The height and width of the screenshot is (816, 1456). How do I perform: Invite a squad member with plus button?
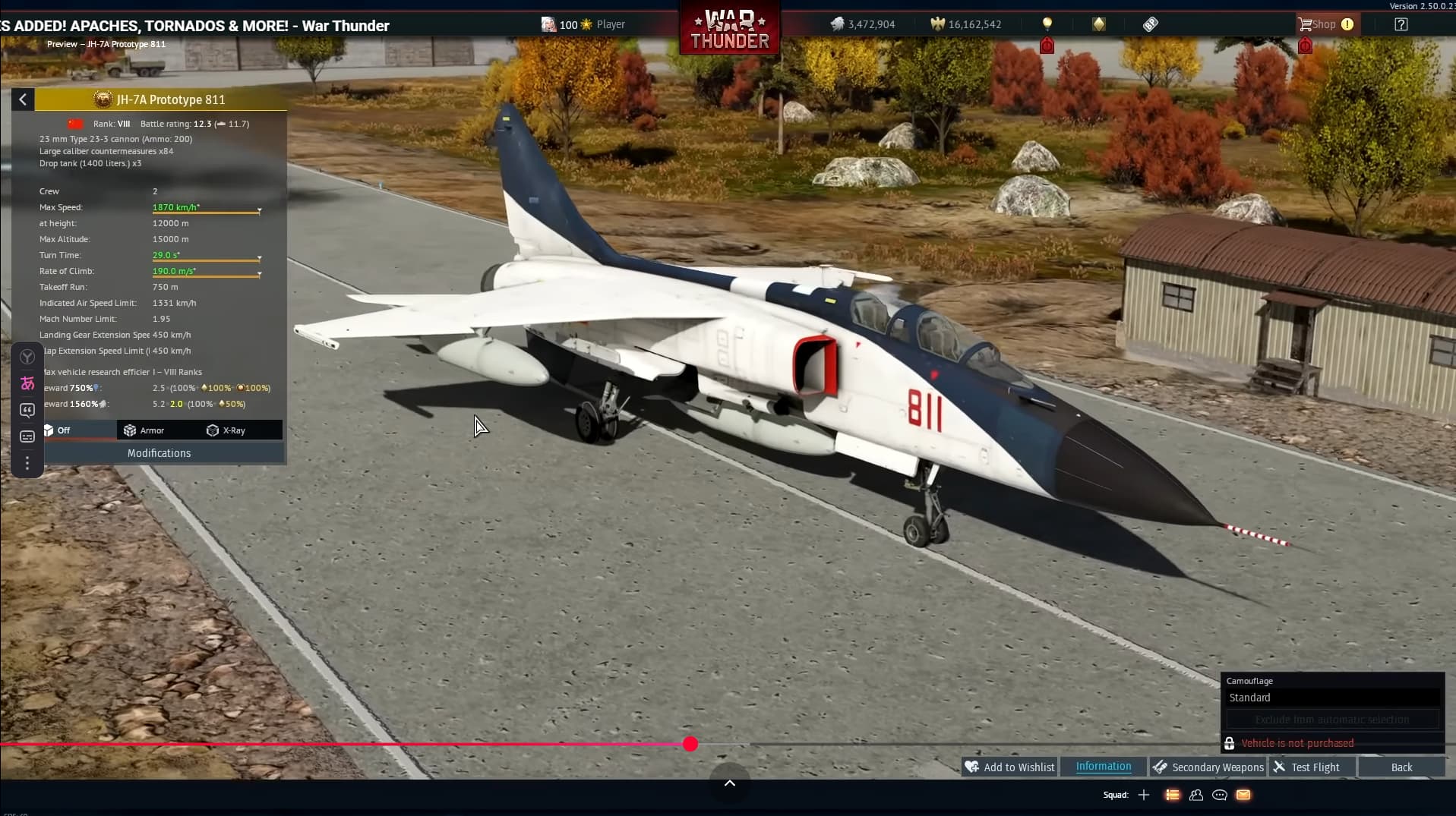pos(1144,795)
